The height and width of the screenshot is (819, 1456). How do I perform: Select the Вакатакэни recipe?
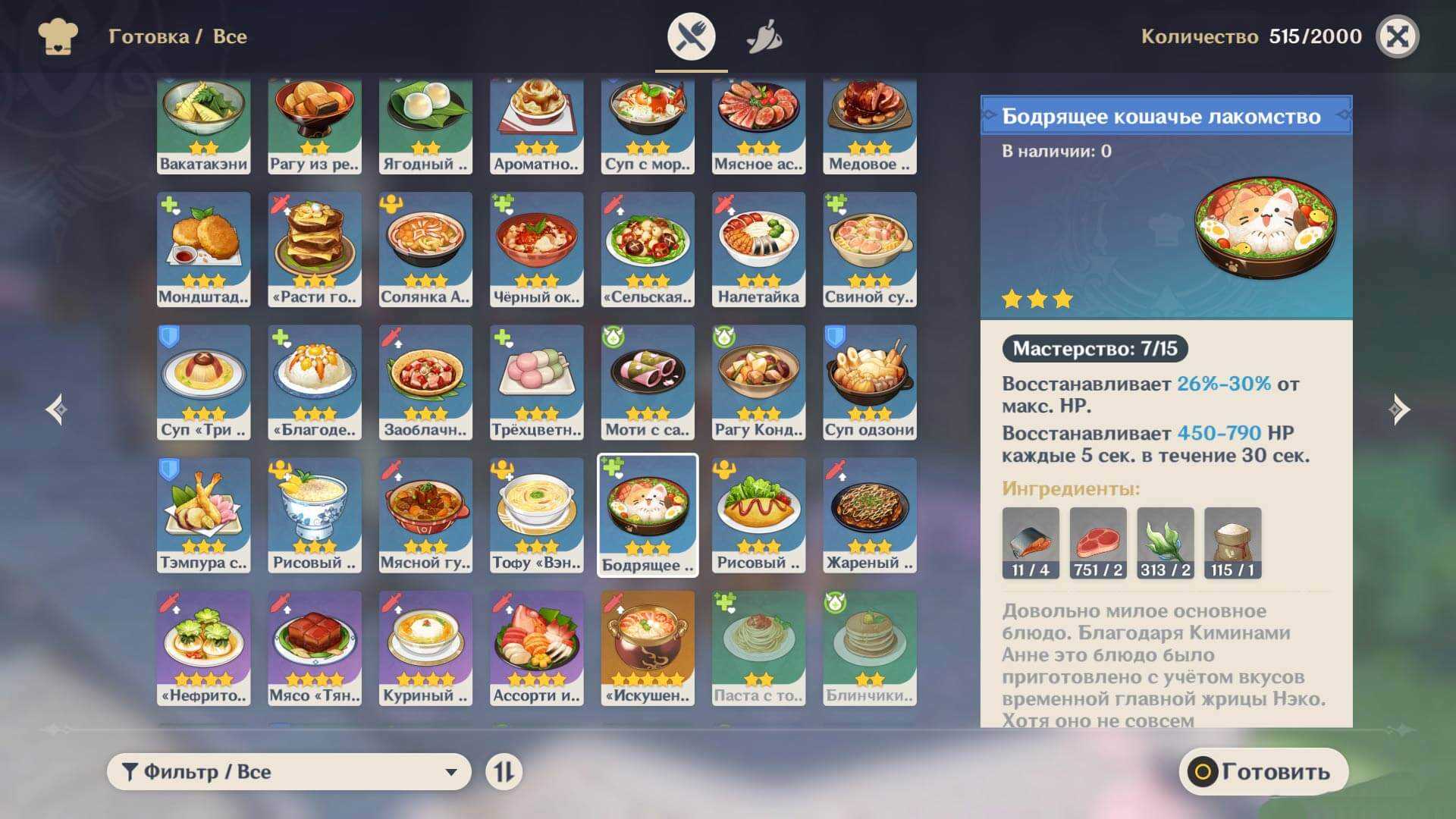(x=203, y=126)
